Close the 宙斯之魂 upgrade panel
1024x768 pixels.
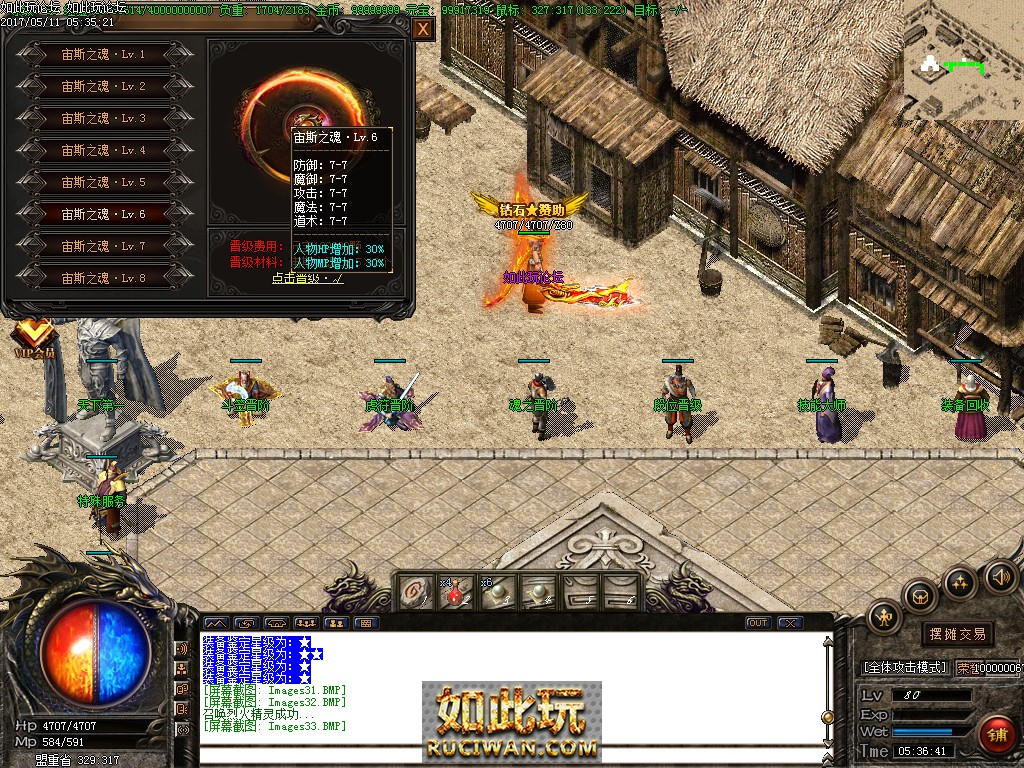[423, 29]
